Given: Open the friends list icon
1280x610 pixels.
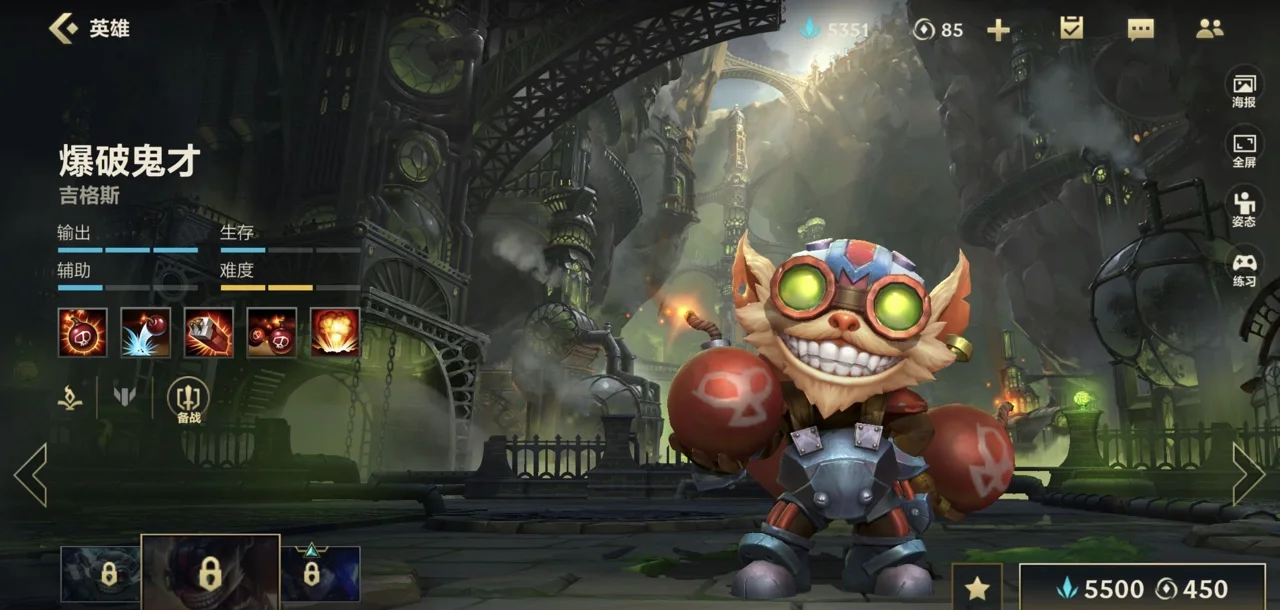Looking at the screenshot, I should point(1210,28).
